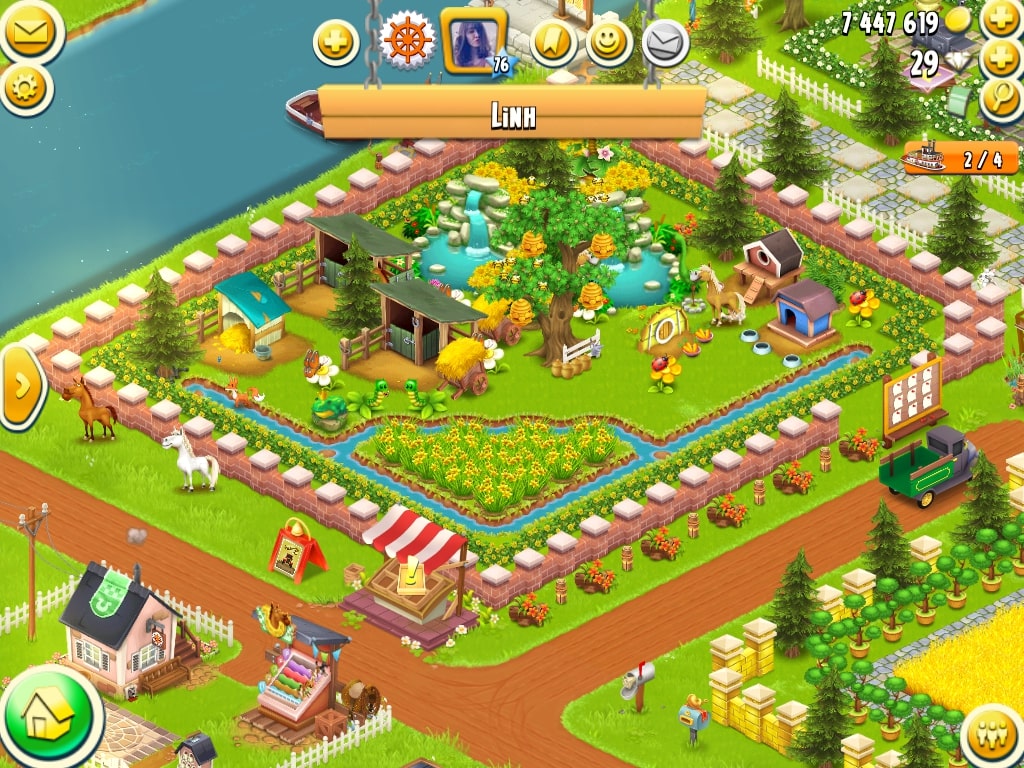
Task: Click the Linh farm name banner
Action: [x=513, y=115]
